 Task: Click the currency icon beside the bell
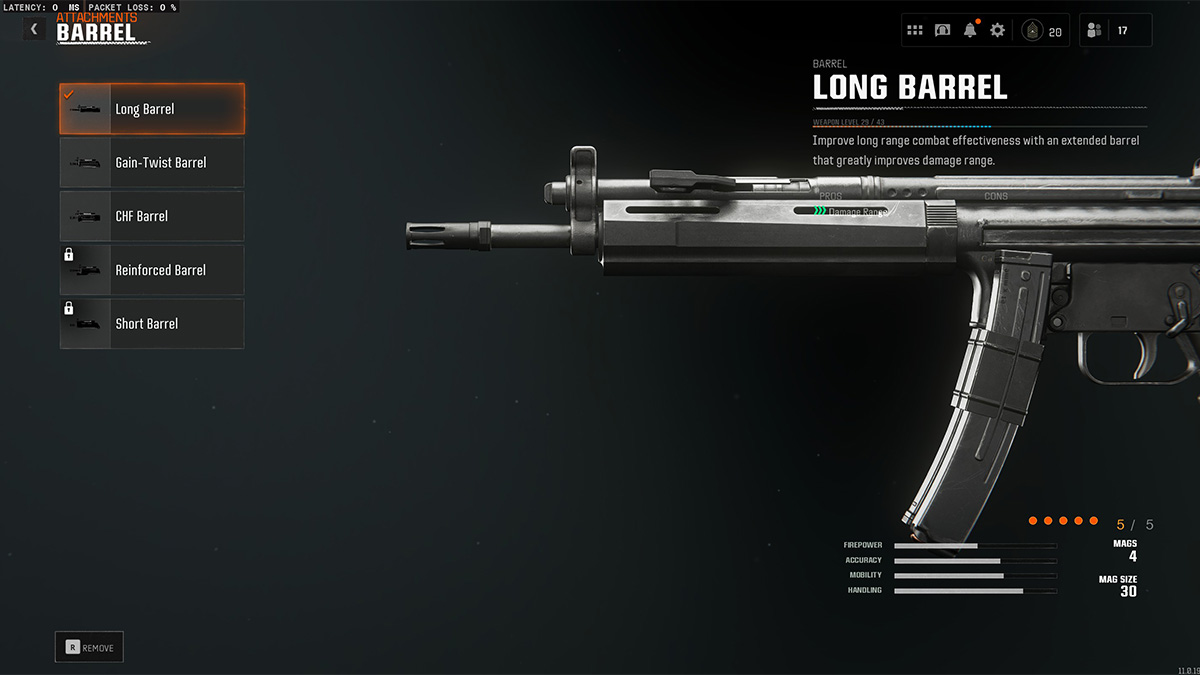[x=942, y=30]
